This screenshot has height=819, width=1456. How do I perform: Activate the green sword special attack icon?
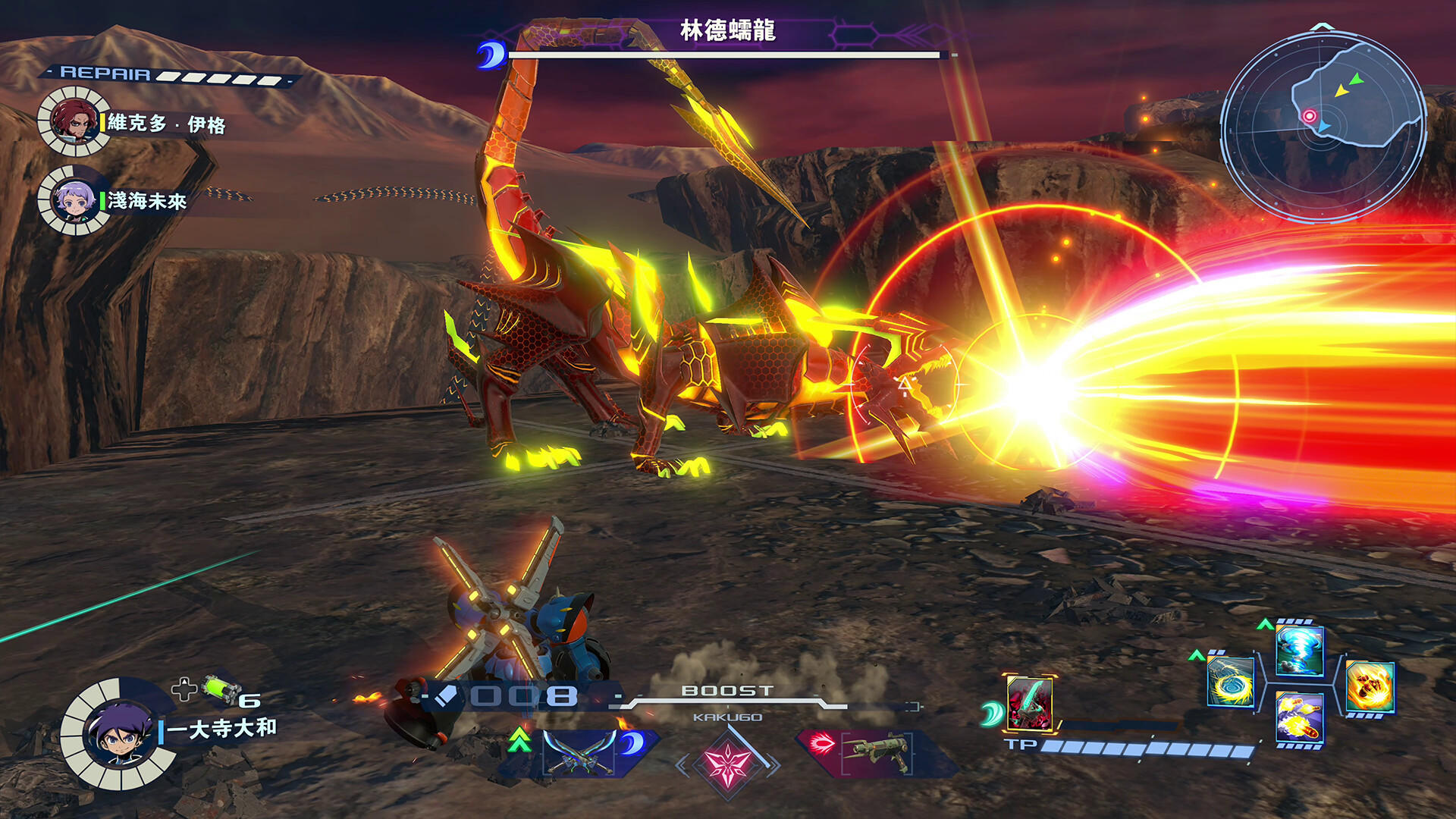point(1029,703)
